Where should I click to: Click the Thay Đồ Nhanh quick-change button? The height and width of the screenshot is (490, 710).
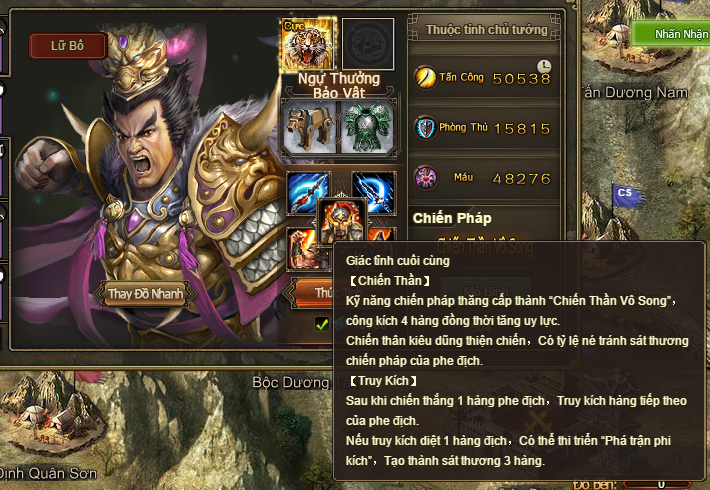[147, 294]
